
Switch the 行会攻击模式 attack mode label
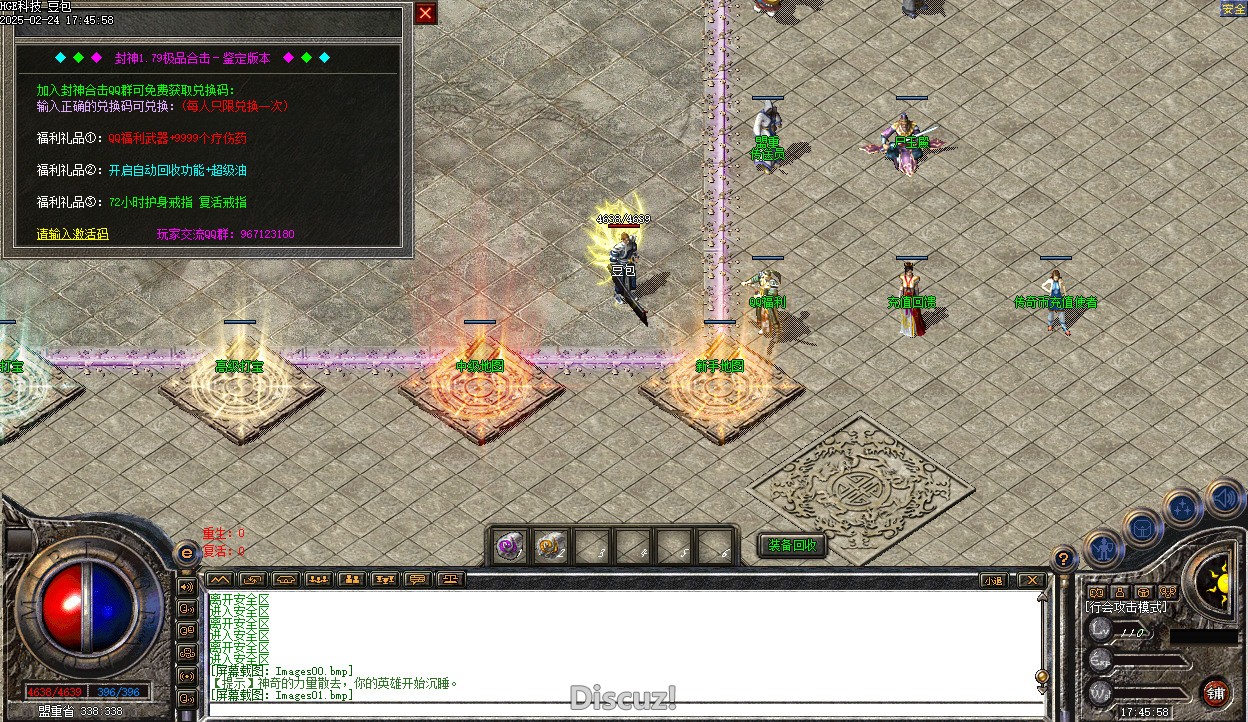1126,607
